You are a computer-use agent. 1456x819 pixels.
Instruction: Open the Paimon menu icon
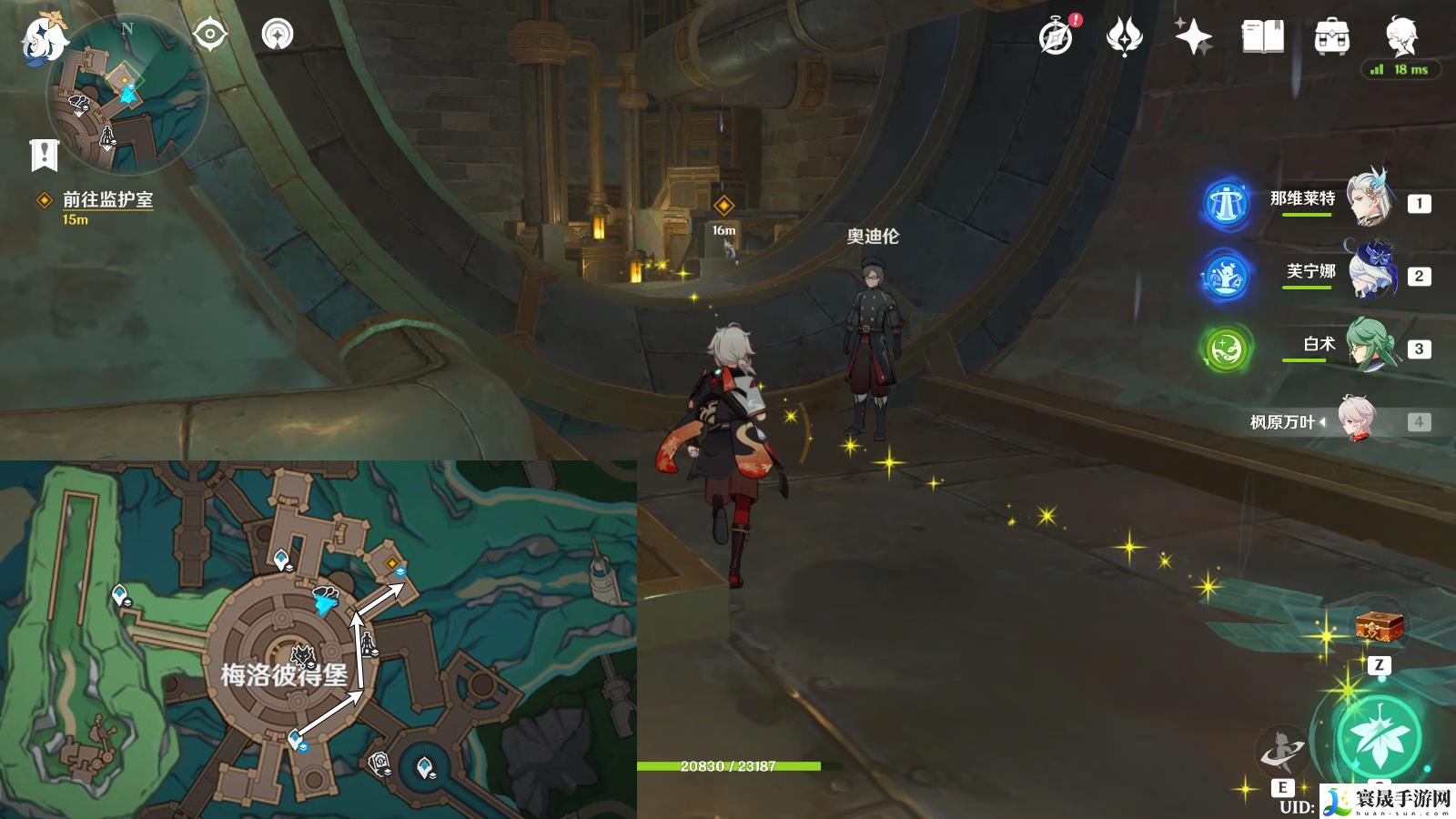(44, 38)
